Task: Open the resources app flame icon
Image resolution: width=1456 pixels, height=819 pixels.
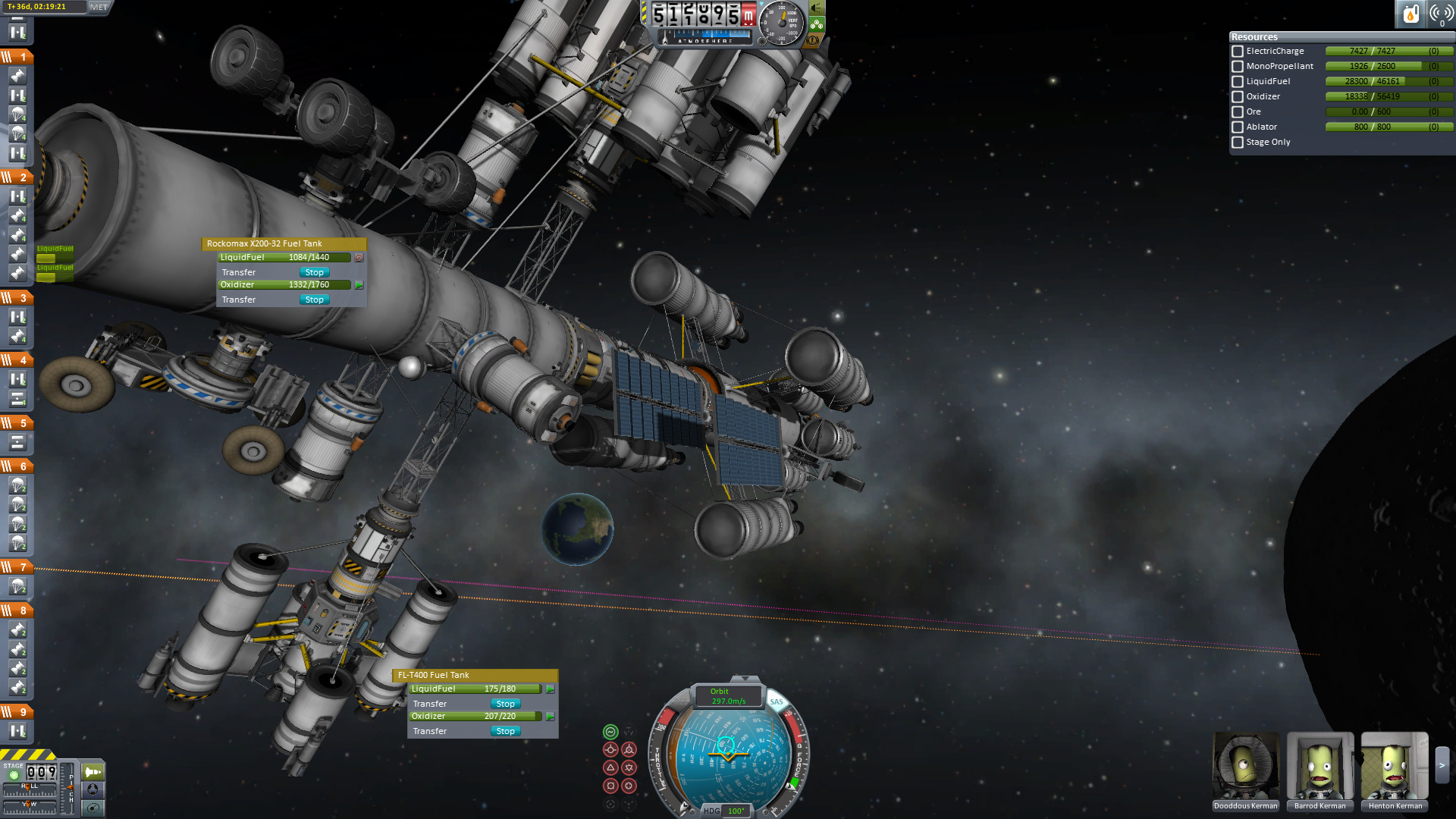Action: coord(1410,14)
